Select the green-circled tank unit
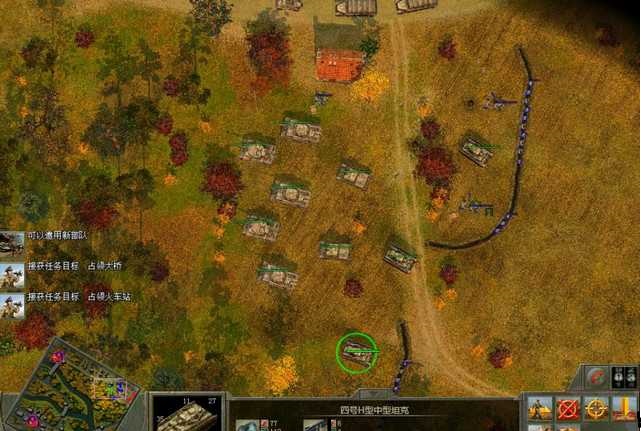The height and width of the screenshot is (431, 643). (357, 352)
